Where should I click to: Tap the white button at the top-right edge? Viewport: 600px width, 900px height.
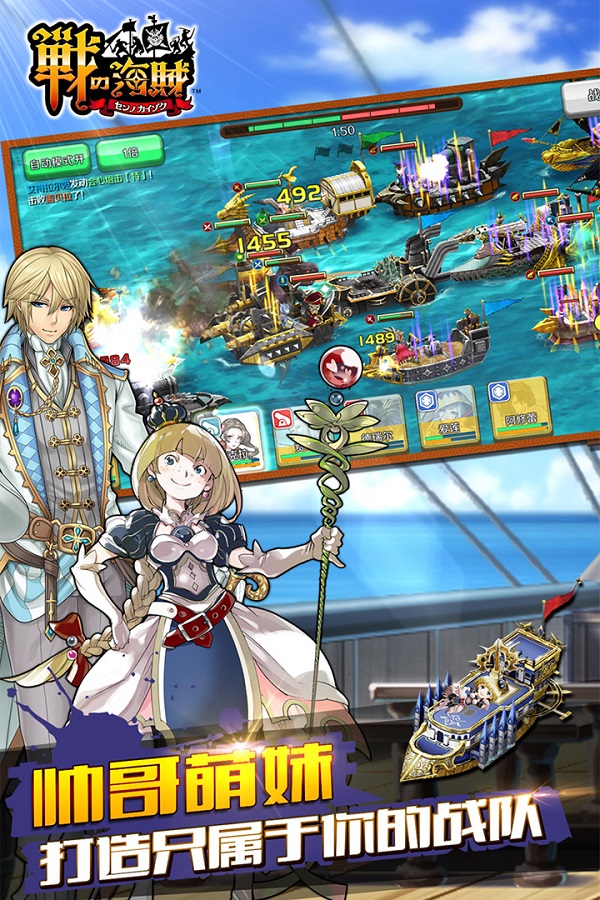point(581,98)
